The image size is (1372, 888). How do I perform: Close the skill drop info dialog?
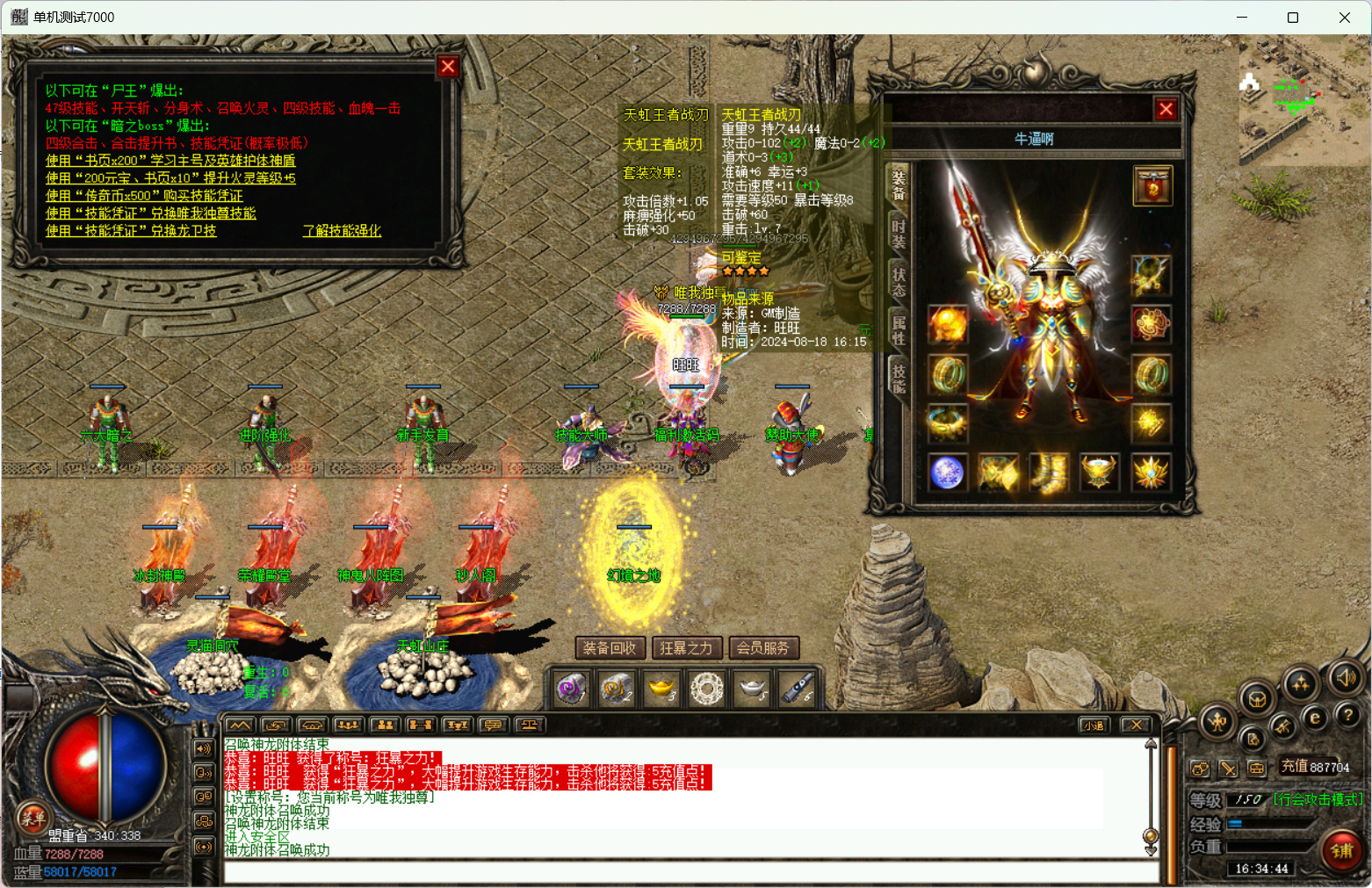(x=448, y=67)
